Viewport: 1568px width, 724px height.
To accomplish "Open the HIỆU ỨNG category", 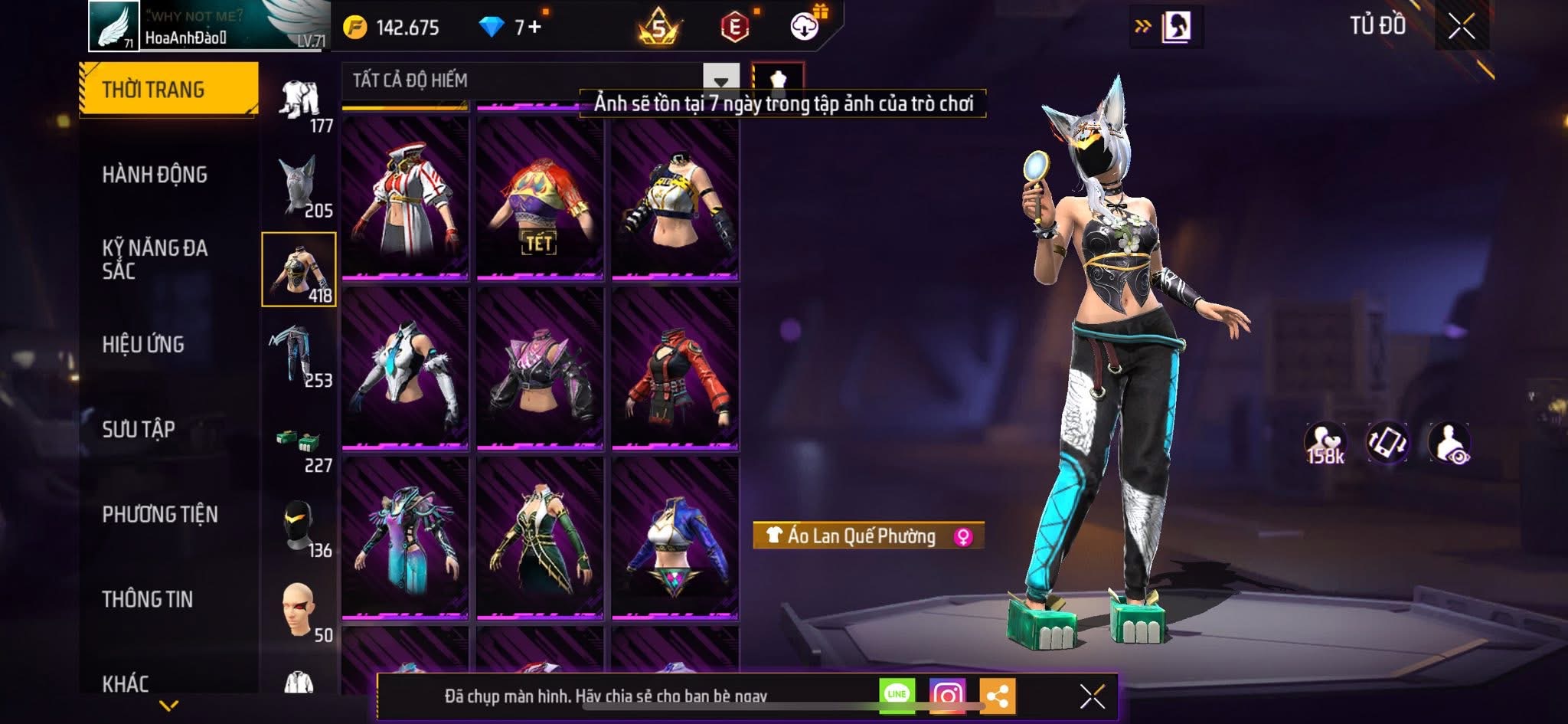I will click(143, 345).
